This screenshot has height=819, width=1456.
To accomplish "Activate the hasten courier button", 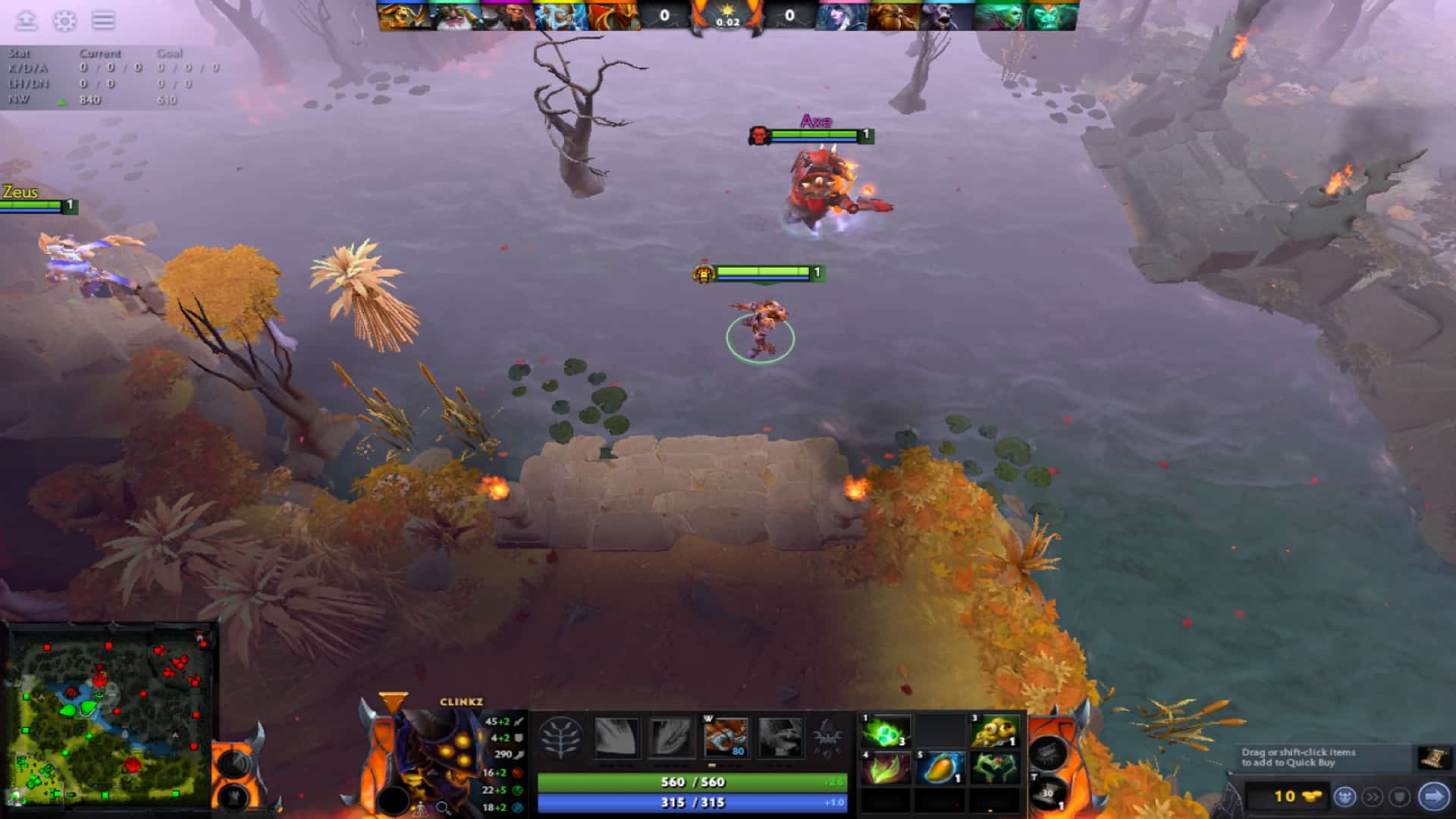I will pyautogui.click(x=1373, y=795).
